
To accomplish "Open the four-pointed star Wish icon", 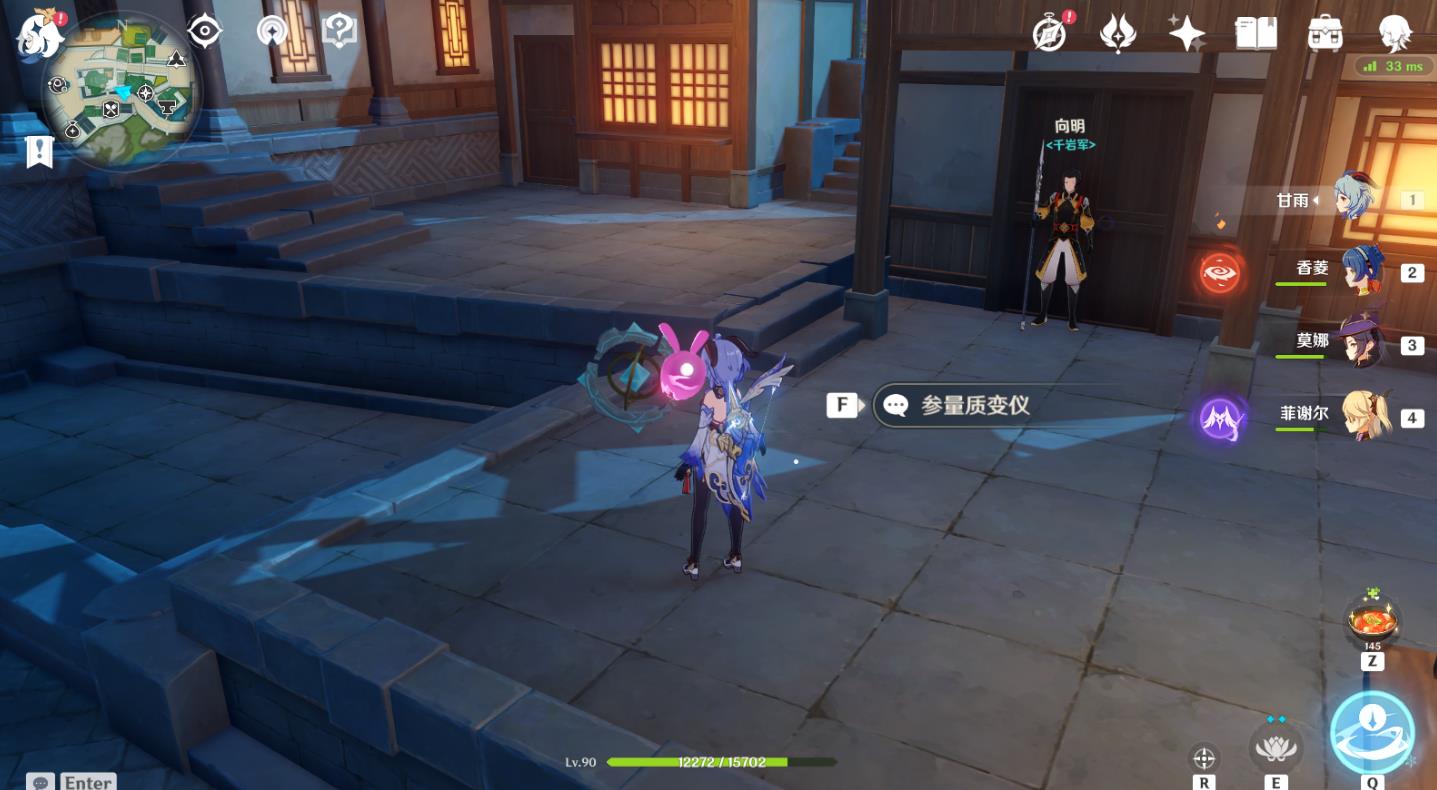I will click(x=1187, y=34).
